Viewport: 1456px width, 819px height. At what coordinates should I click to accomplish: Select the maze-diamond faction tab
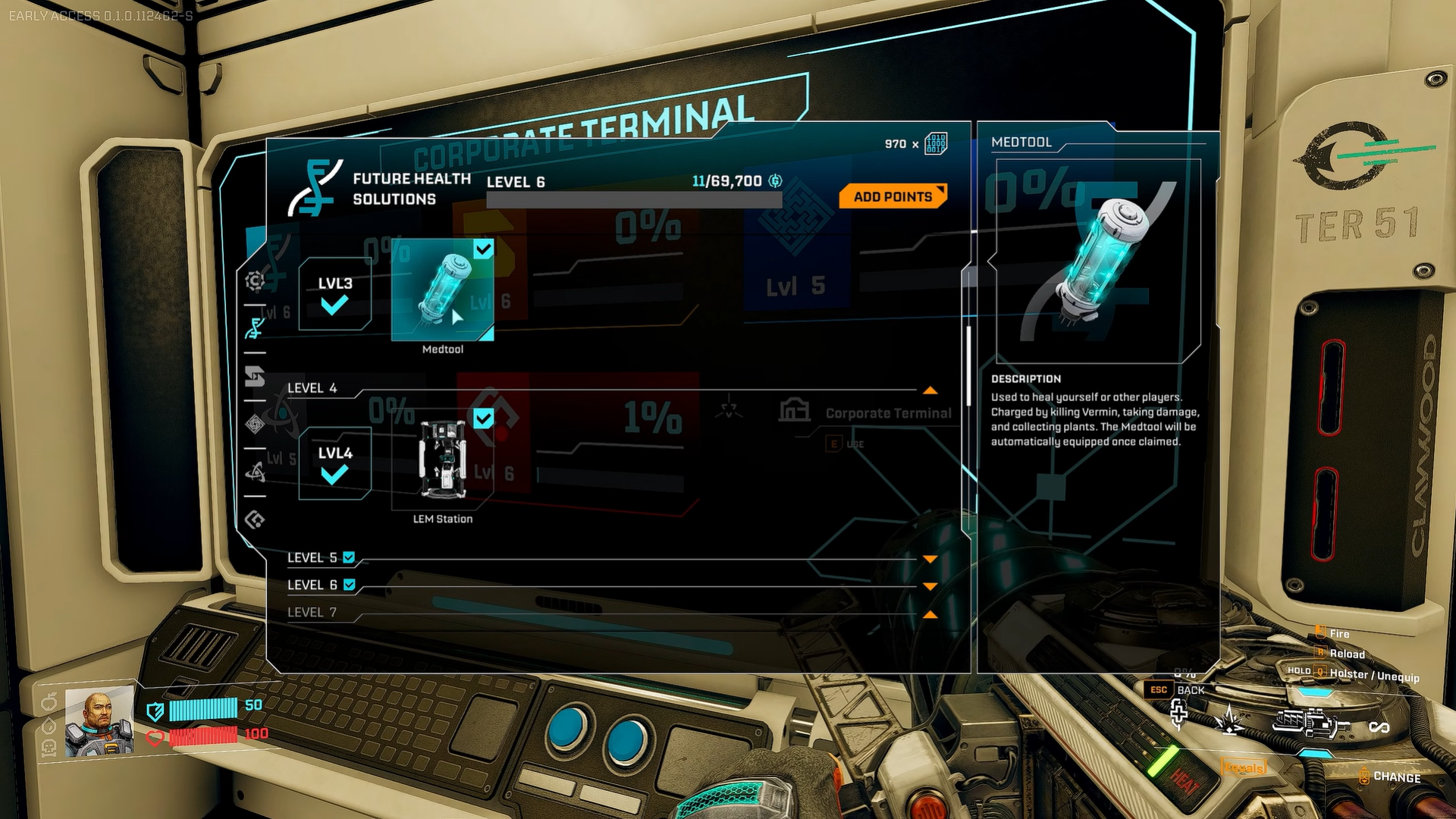pos(255,424)
